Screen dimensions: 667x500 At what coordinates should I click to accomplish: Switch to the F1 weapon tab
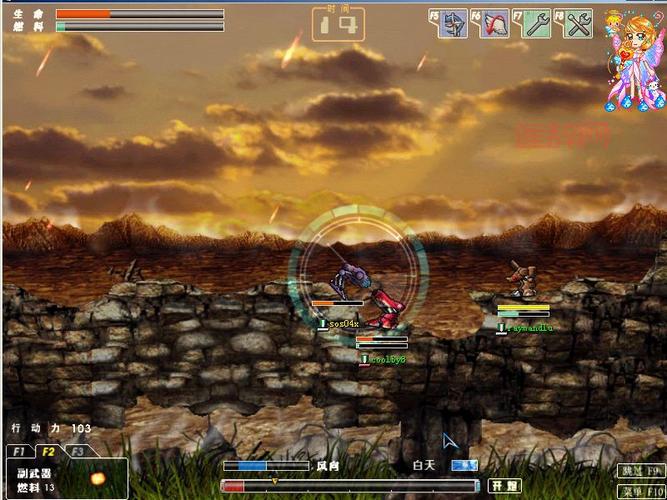[x=19, y=452]
